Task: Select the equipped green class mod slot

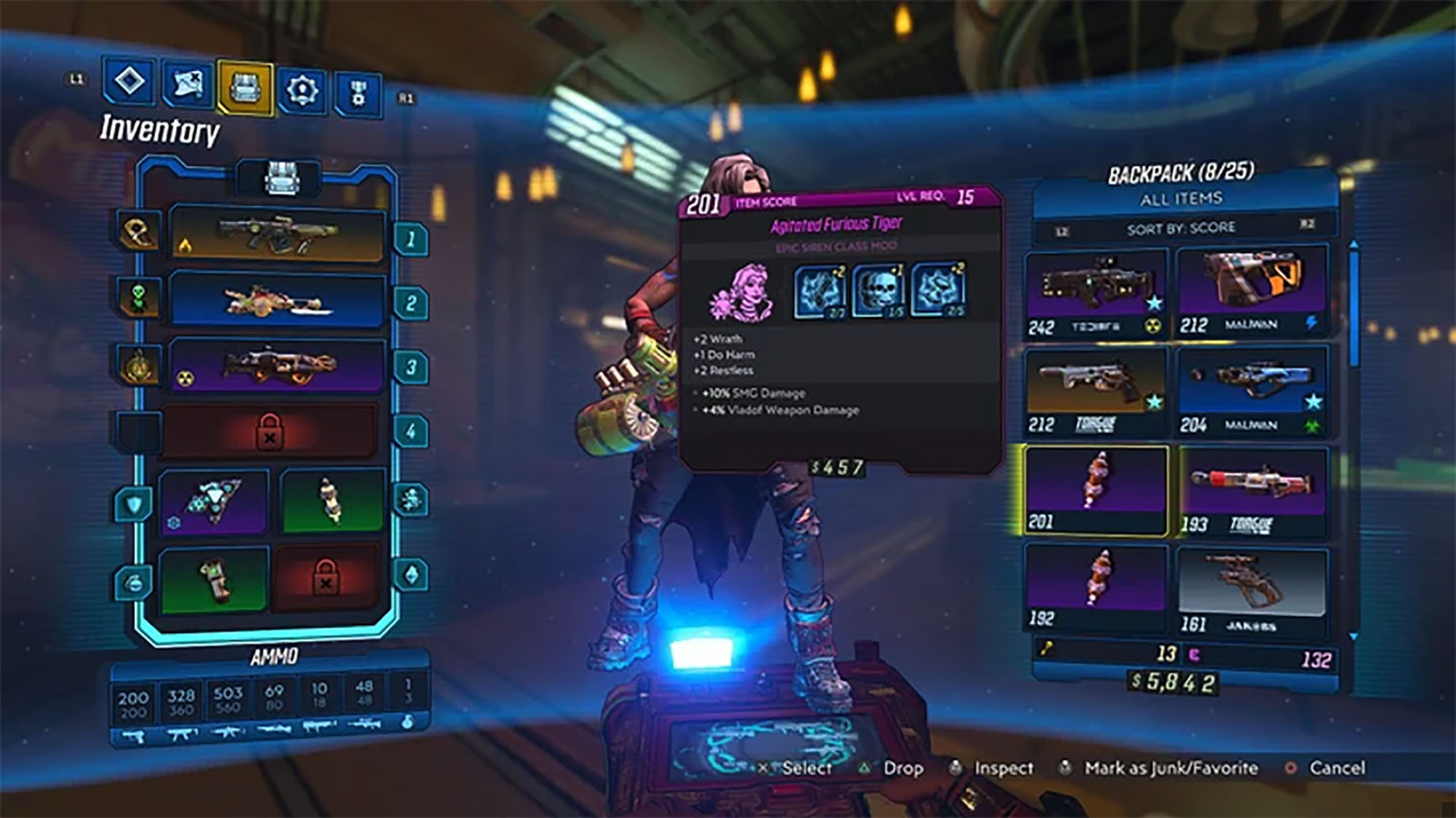Action: point(331,500)
